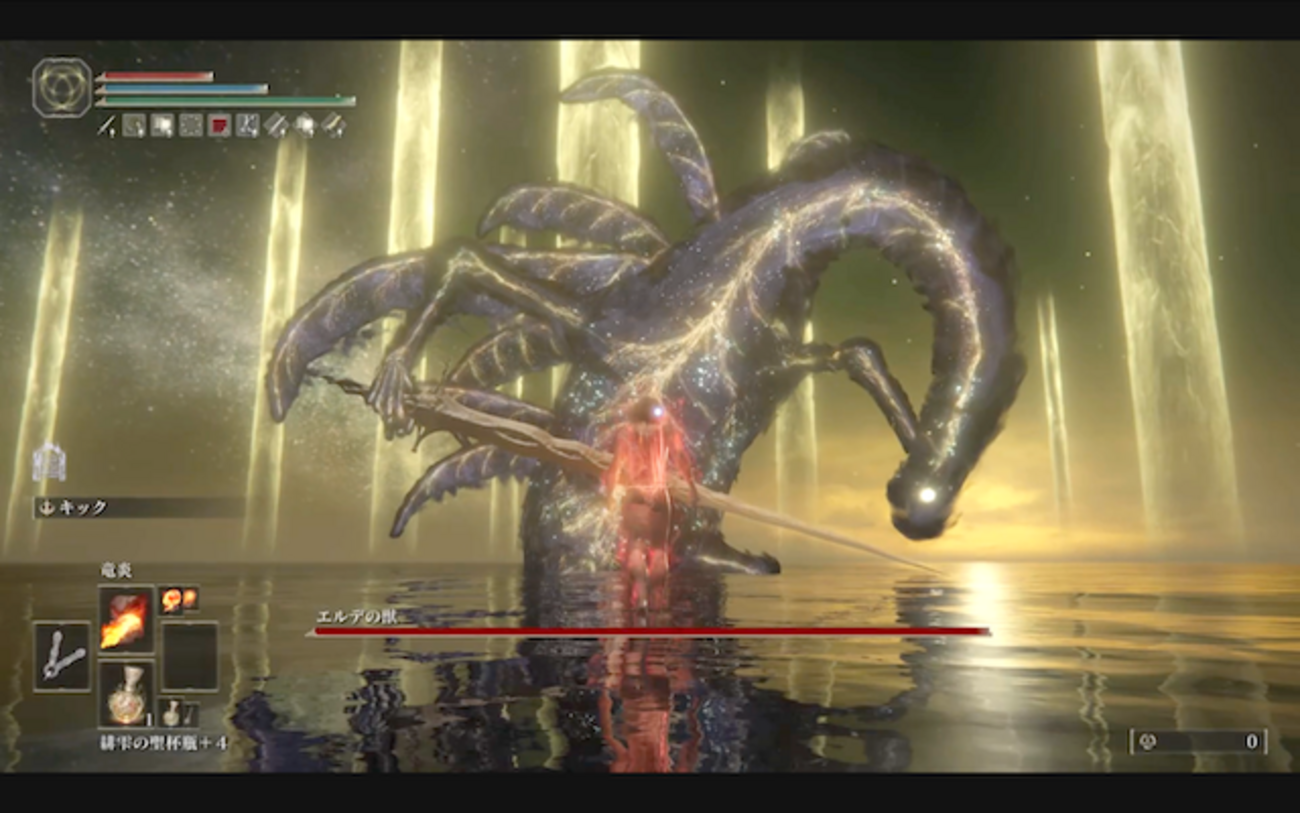
Task: Select the Dragonfire incantation slot
Action: tap(126, 619)
